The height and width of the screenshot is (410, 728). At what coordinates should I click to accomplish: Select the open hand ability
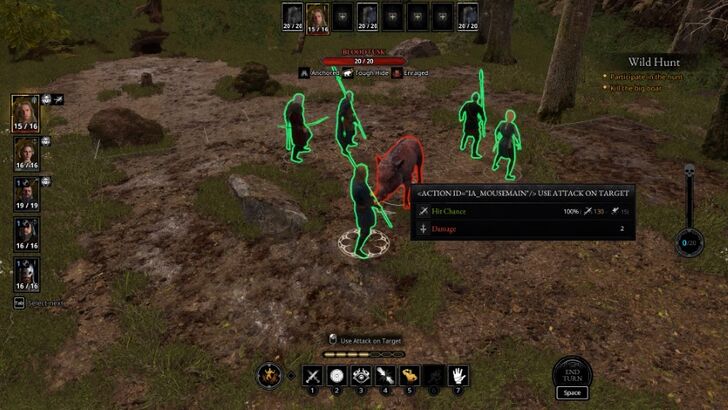click(457, 376)
